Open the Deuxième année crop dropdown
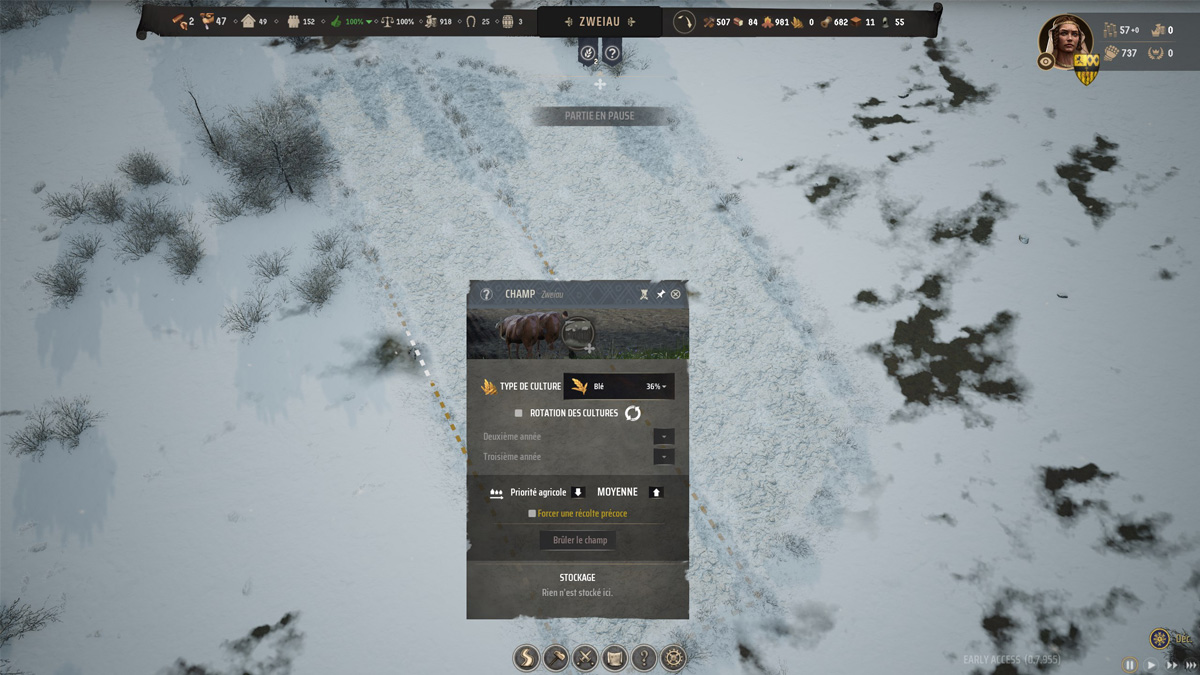 pyautogui.click(x=663, y=437)
